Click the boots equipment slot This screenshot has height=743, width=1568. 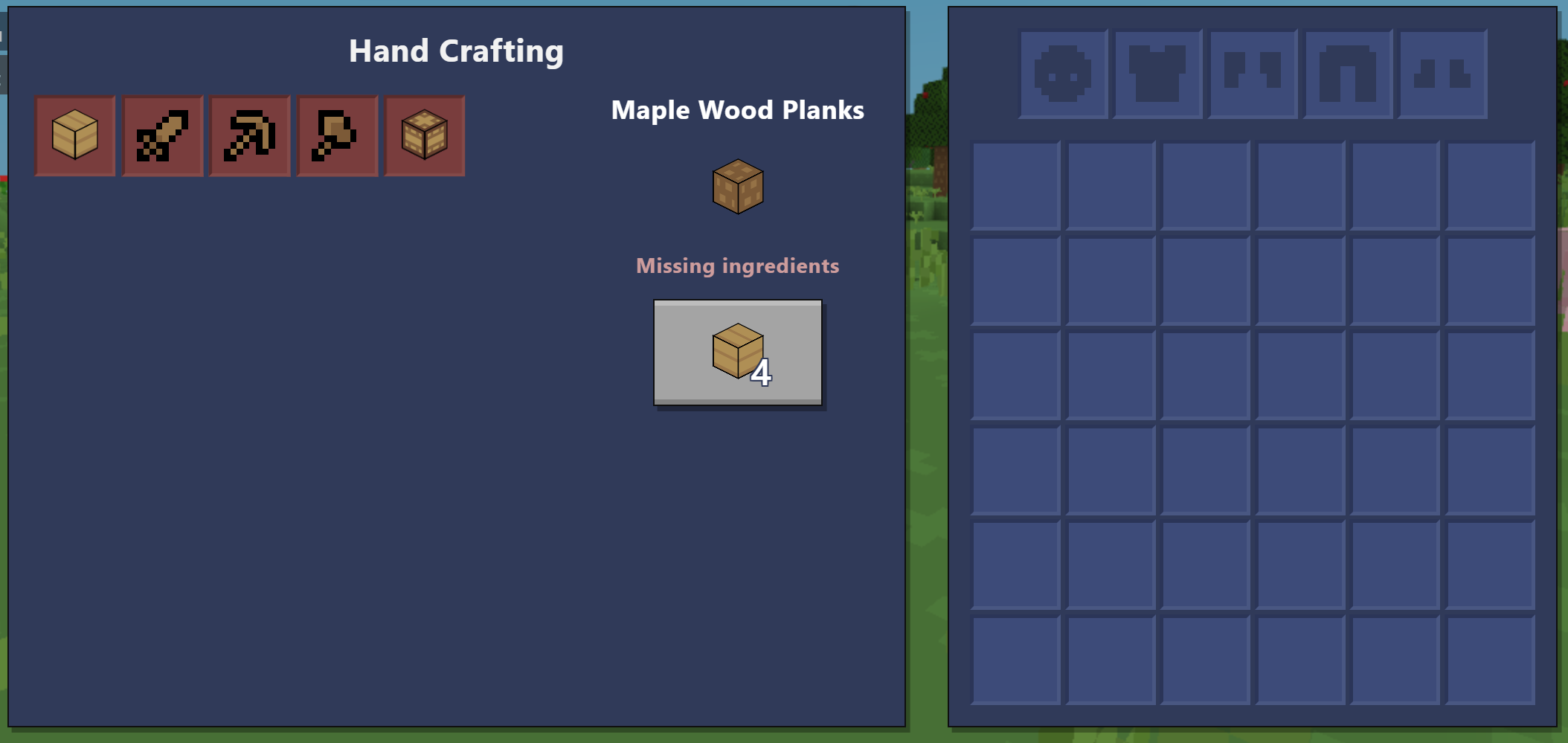coord(1442,74)
